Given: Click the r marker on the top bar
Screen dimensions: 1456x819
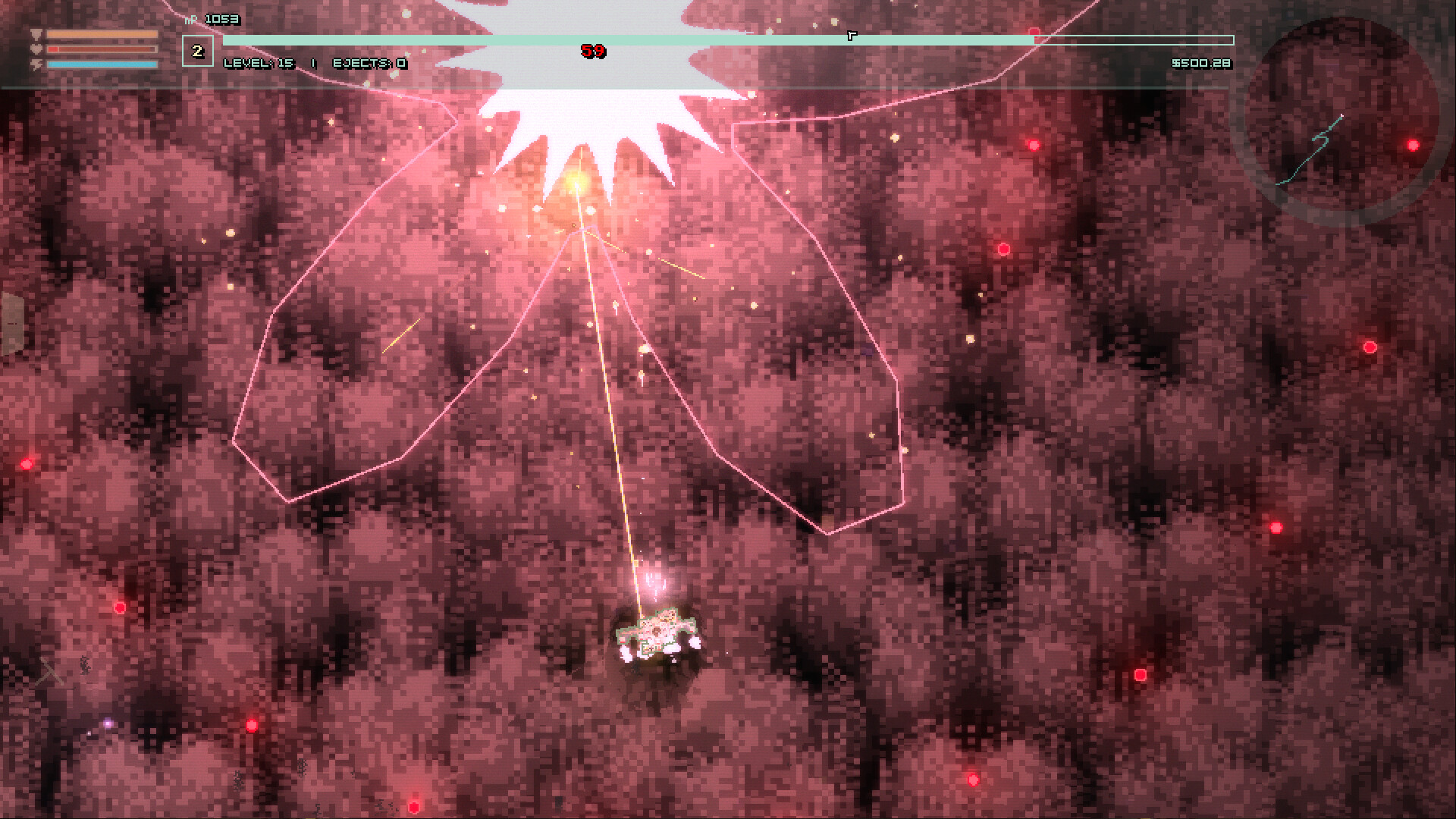Looking at the screenshot, I should [x=851, y=34].
